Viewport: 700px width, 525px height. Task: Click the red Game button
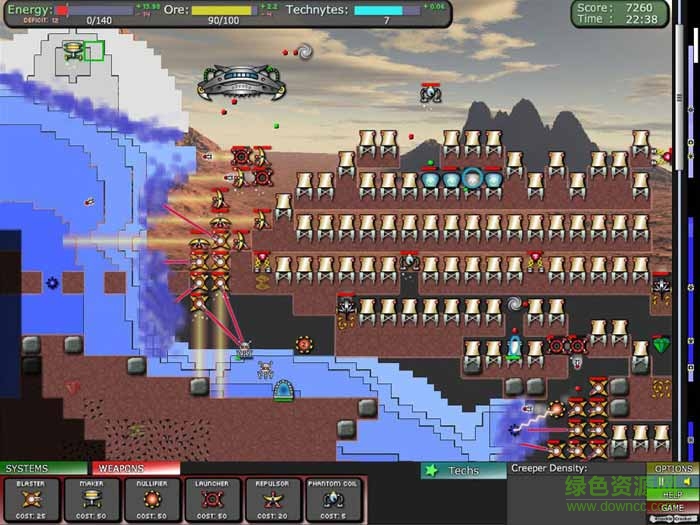click(673, 508)
